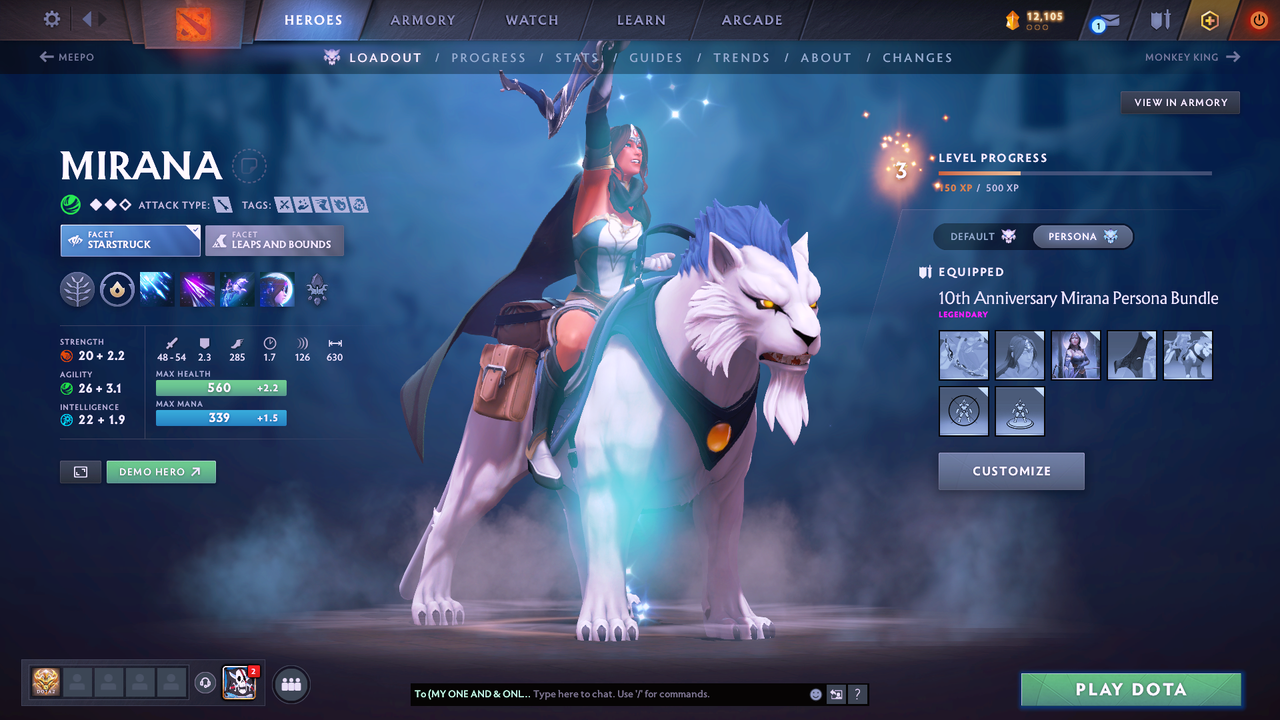Switch to the STATS loadout tab
The width and height of the screenshot is (1280, 720).
click(577, 57)
